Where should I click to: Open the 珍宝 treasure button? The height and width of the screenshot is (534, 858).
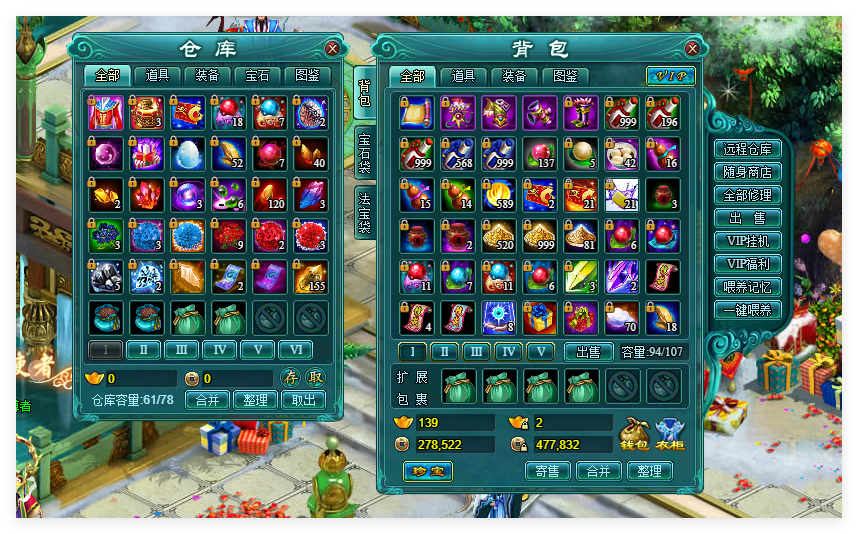pos(427,471)
